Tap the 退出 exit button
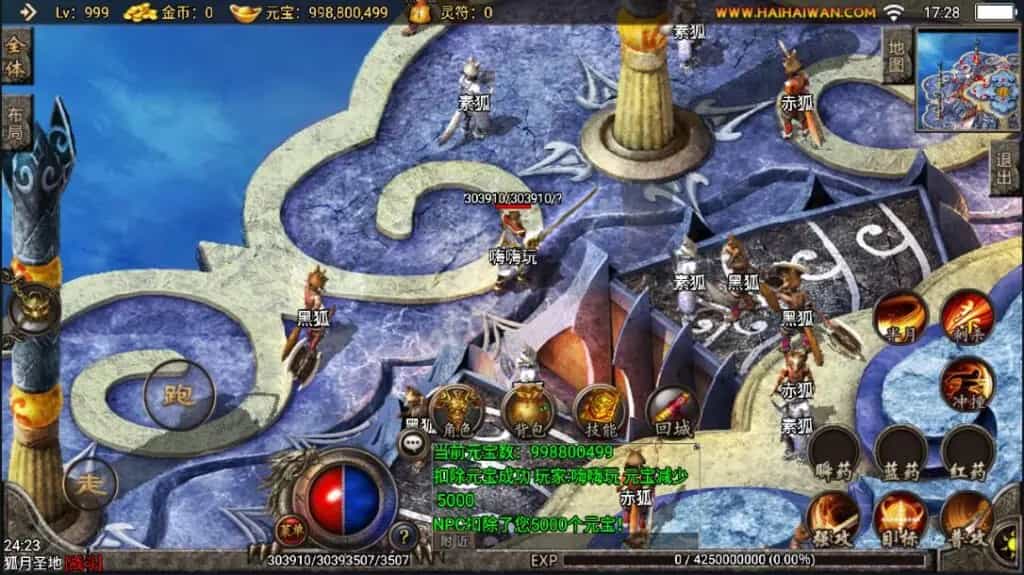The width and height of the screenshot is (1024, 575). coord(1005,168)
